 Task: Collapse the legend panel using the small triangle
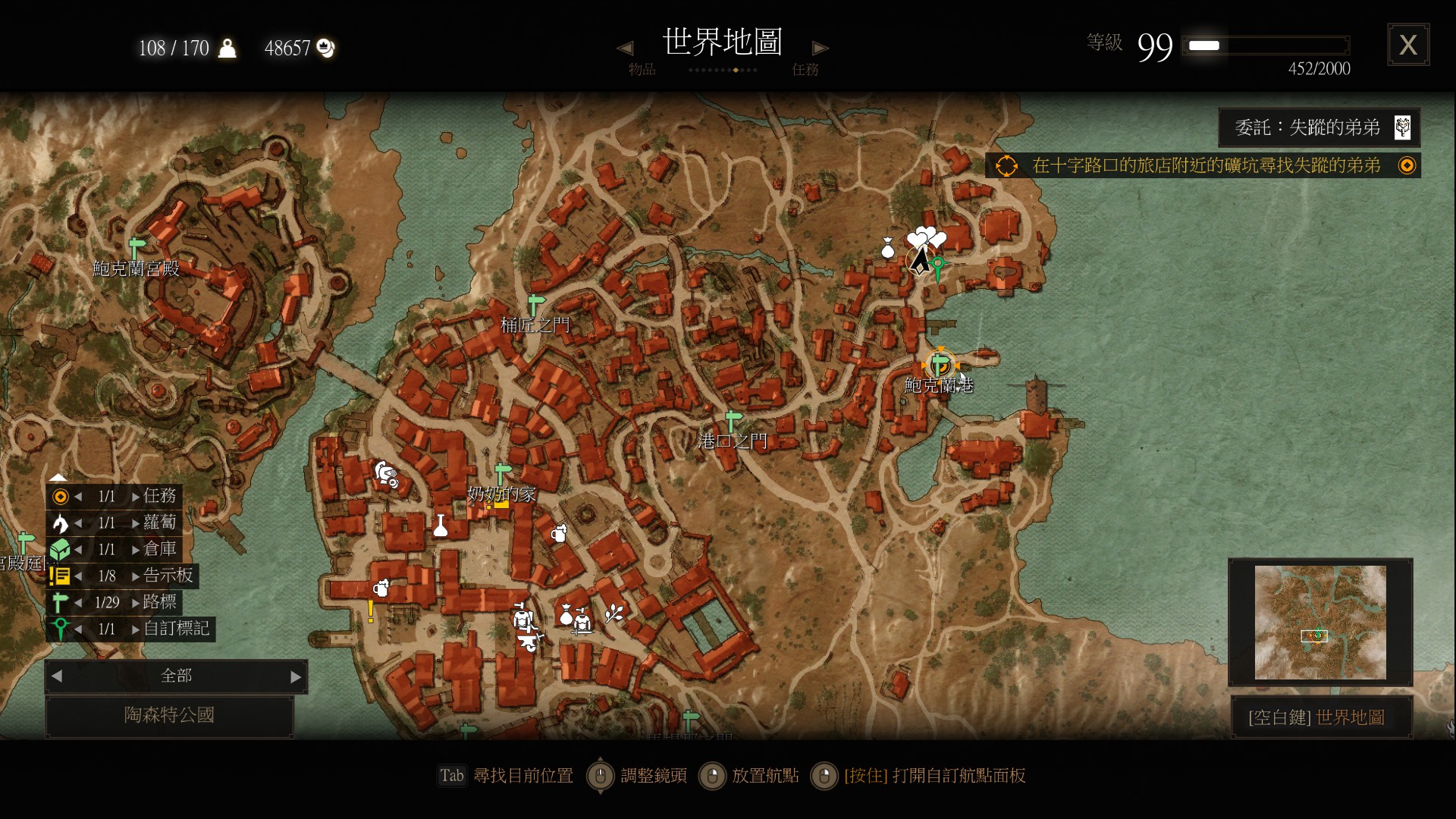pos(58,477)
